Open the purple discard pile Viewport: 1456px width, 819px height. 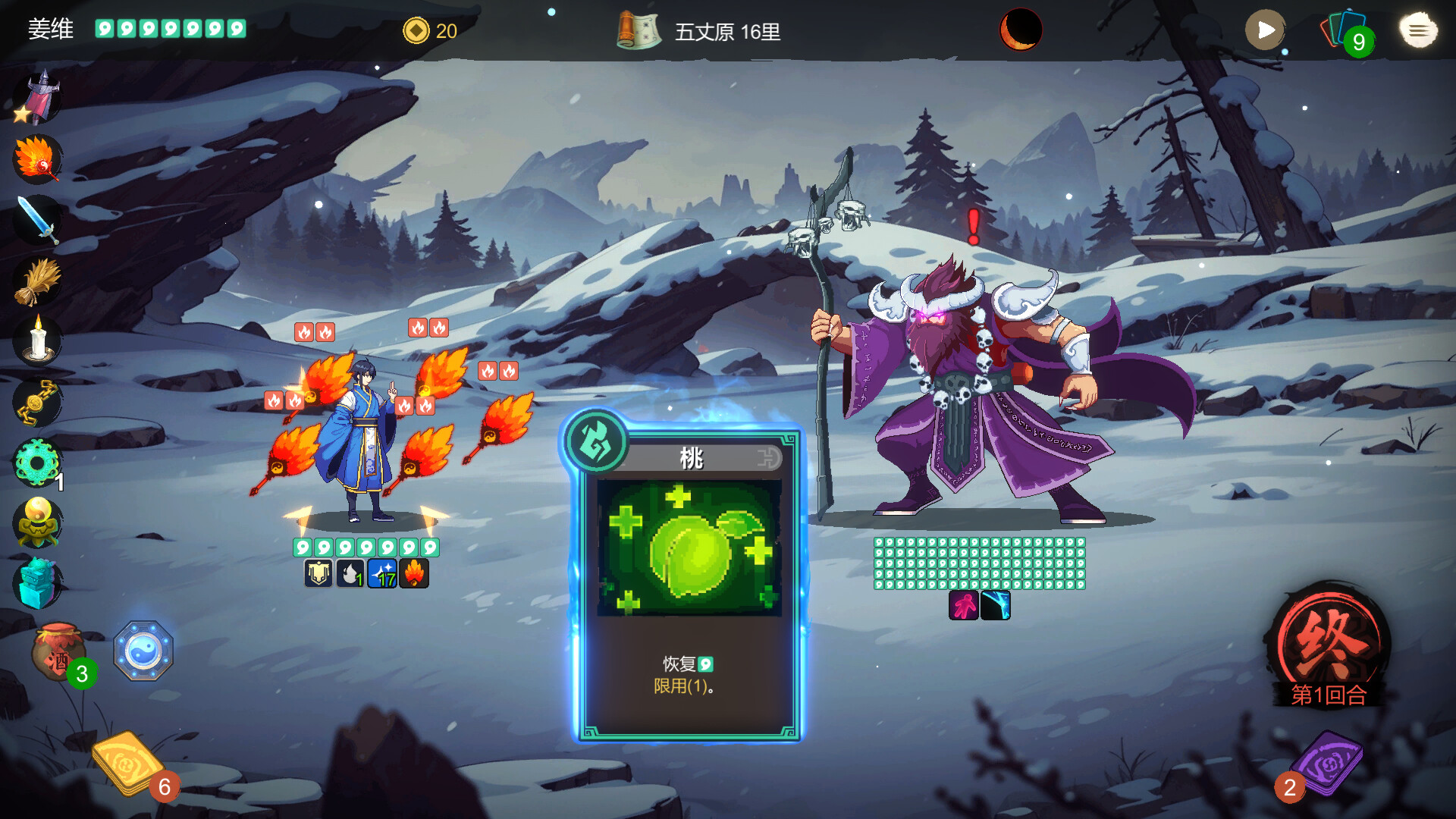pyautogui.click(x=1328, y=763)
